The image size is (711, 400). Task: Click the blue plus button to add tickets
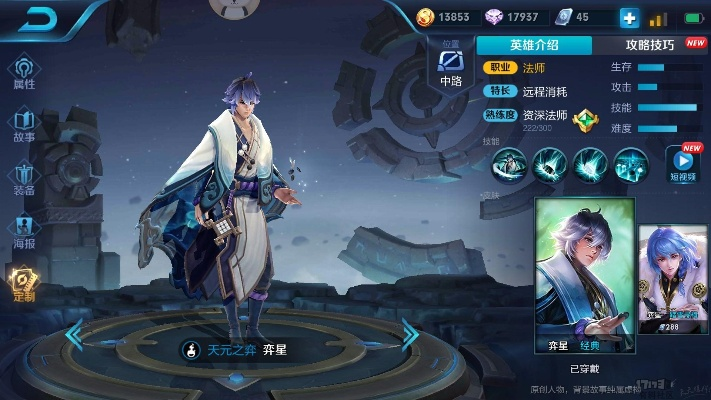[629, 17]
